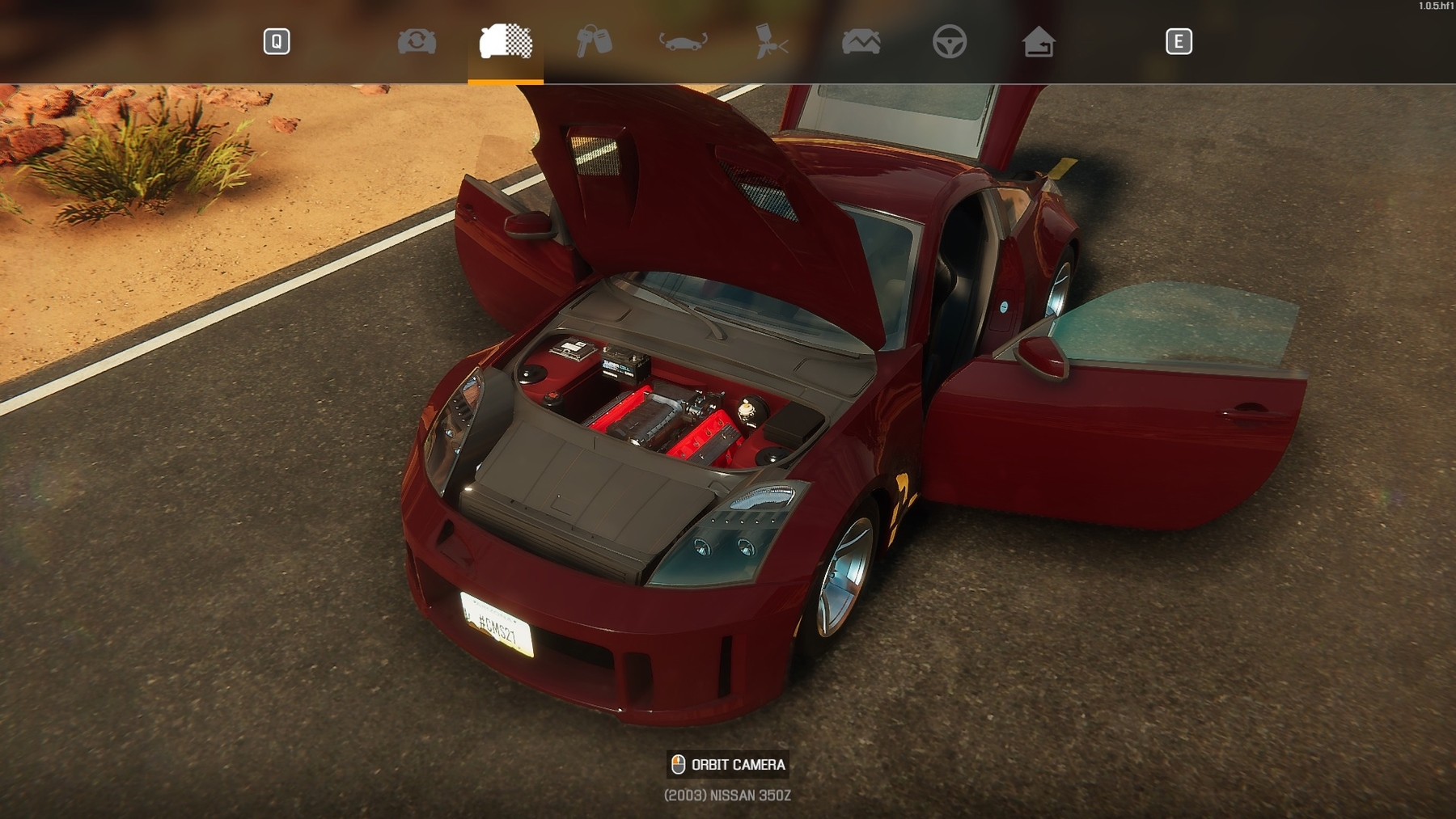Switch to the paint spray gun tab

(771, 41)
